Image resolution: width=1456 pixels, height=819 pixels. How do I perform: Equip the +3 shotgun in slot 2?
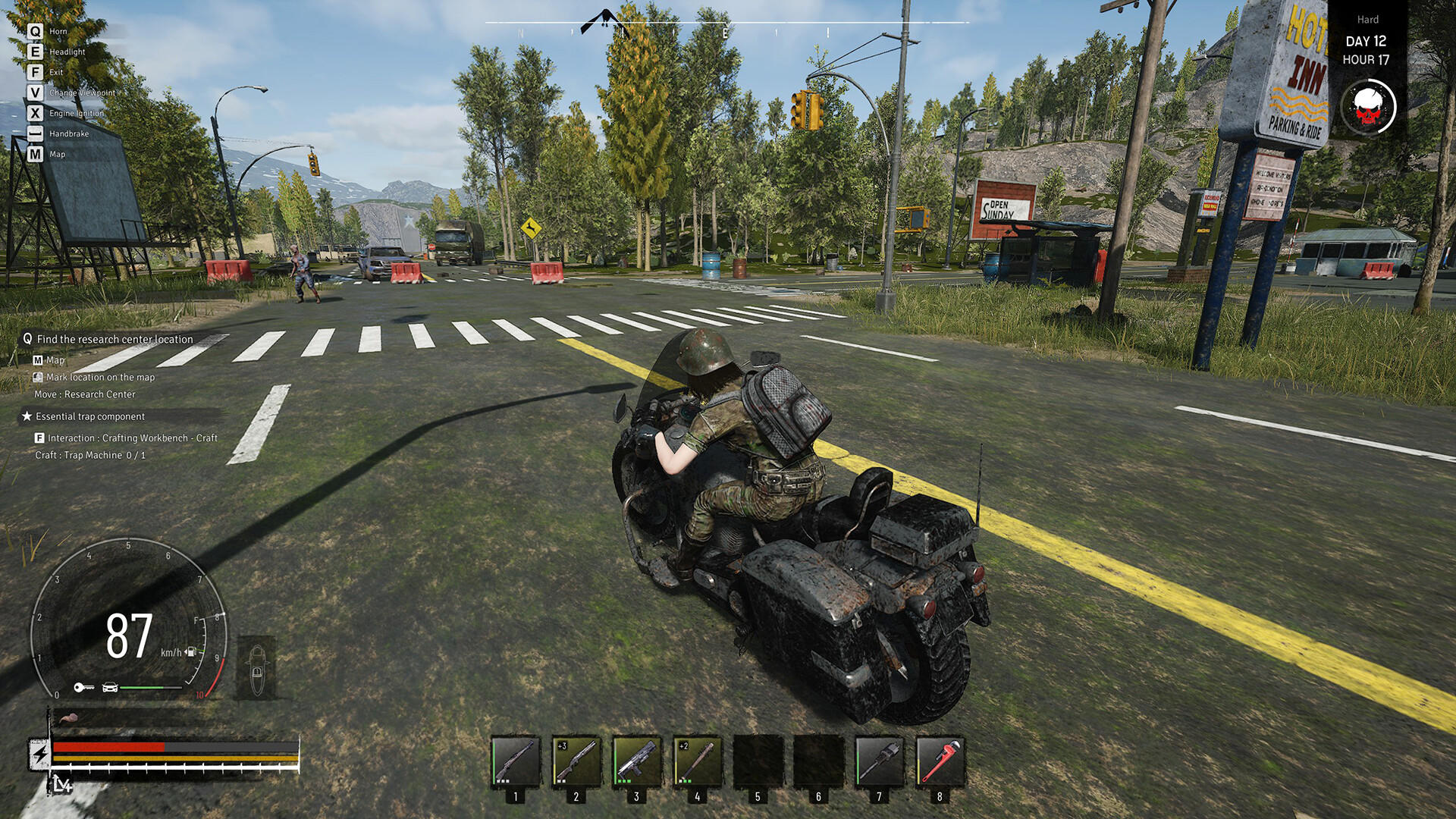click(x=576, y=761)
